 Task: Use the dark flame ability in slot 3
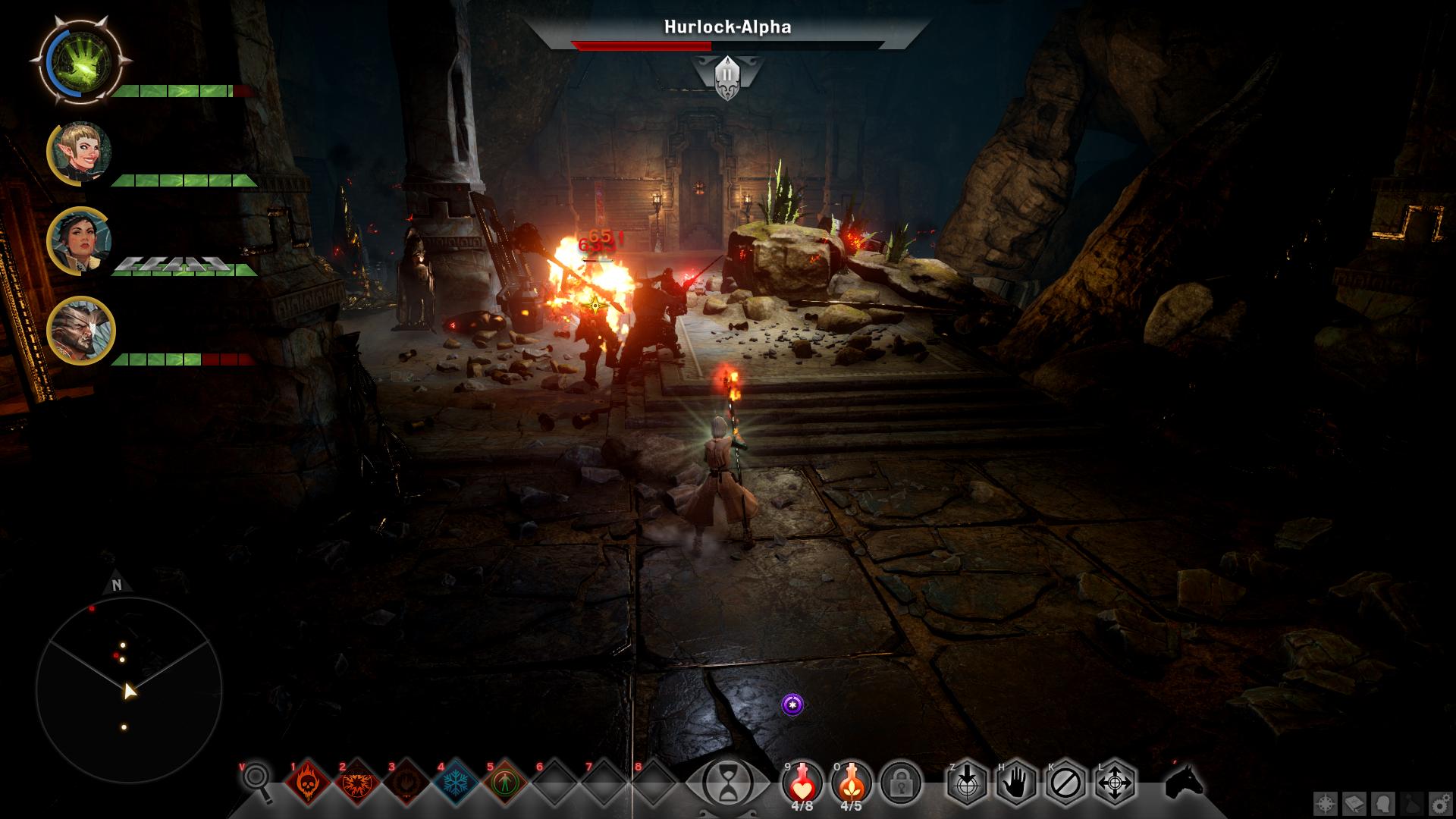[x=407, y=783]
